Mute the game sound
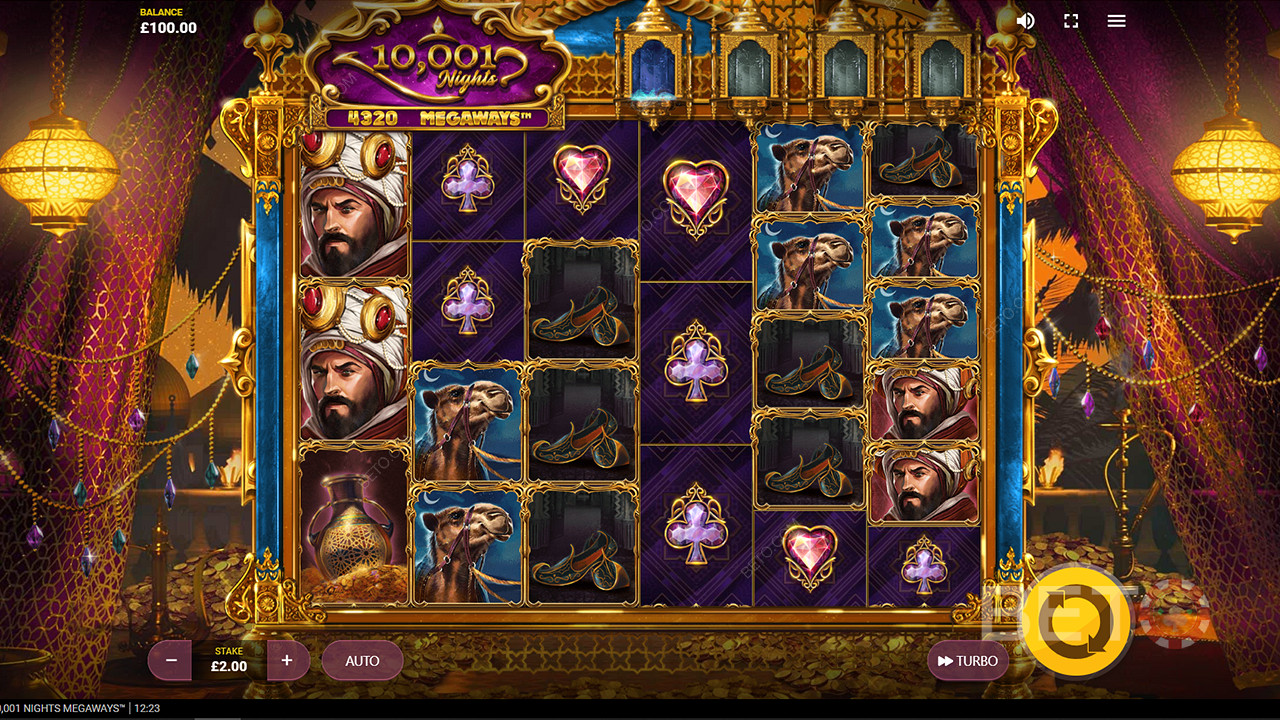The image size is (1280, 720). pyautogui.click(x=1025, y=21)
